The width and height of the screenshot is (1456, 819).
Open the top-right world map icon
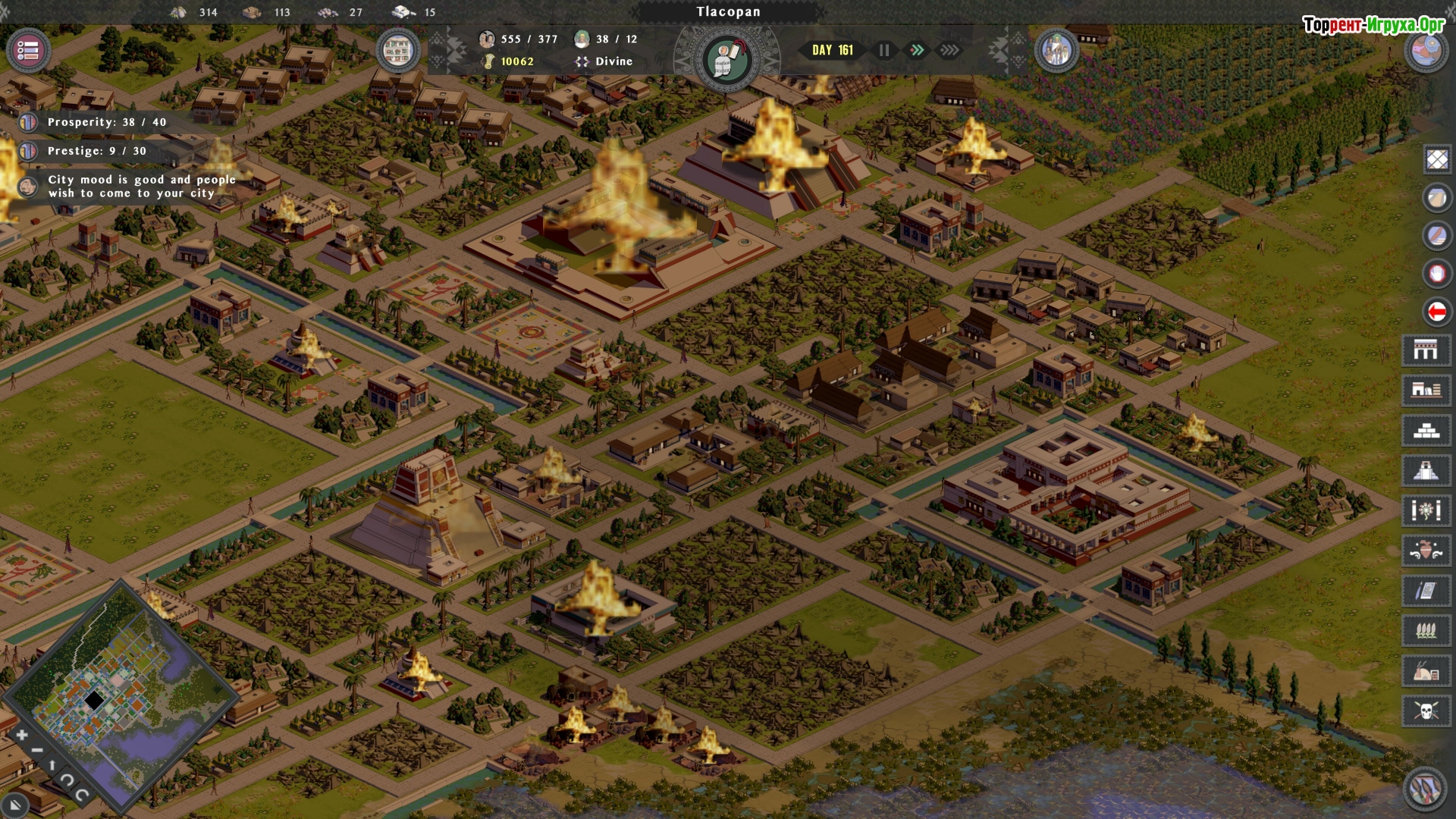(x=1426, y=51)
